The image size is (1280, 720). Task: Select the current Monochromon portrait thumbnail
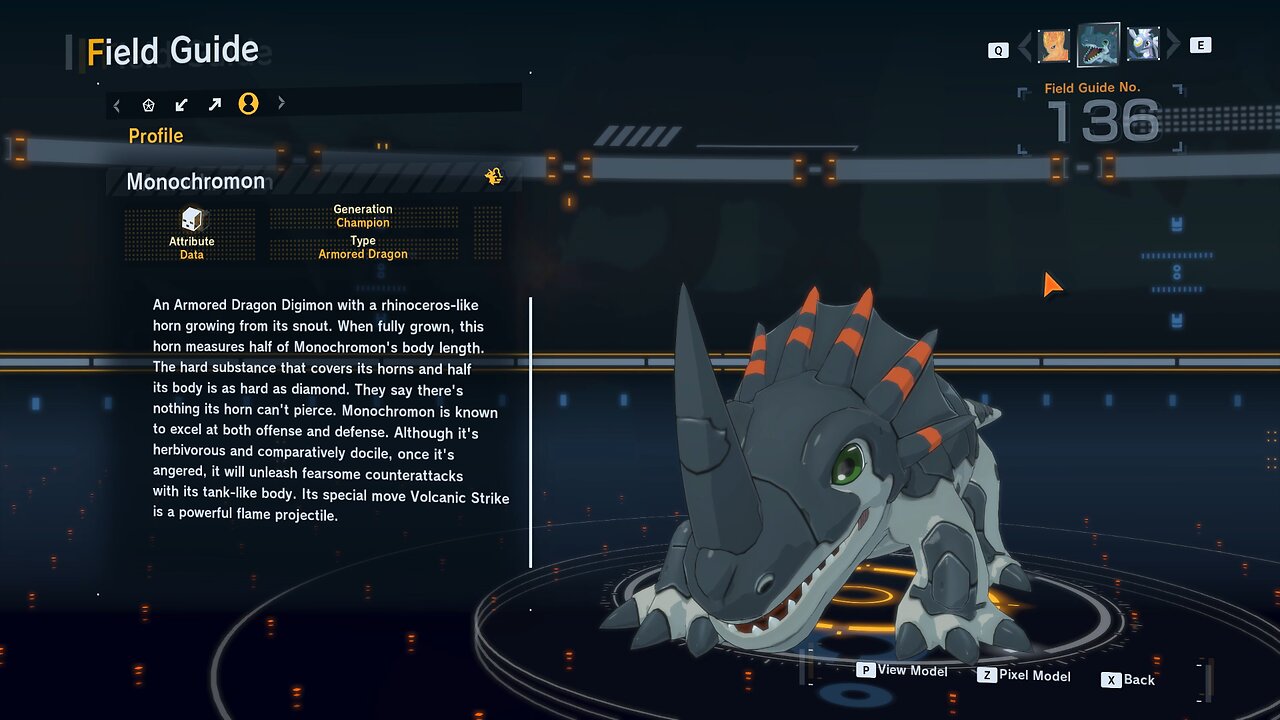(1098, 44)
